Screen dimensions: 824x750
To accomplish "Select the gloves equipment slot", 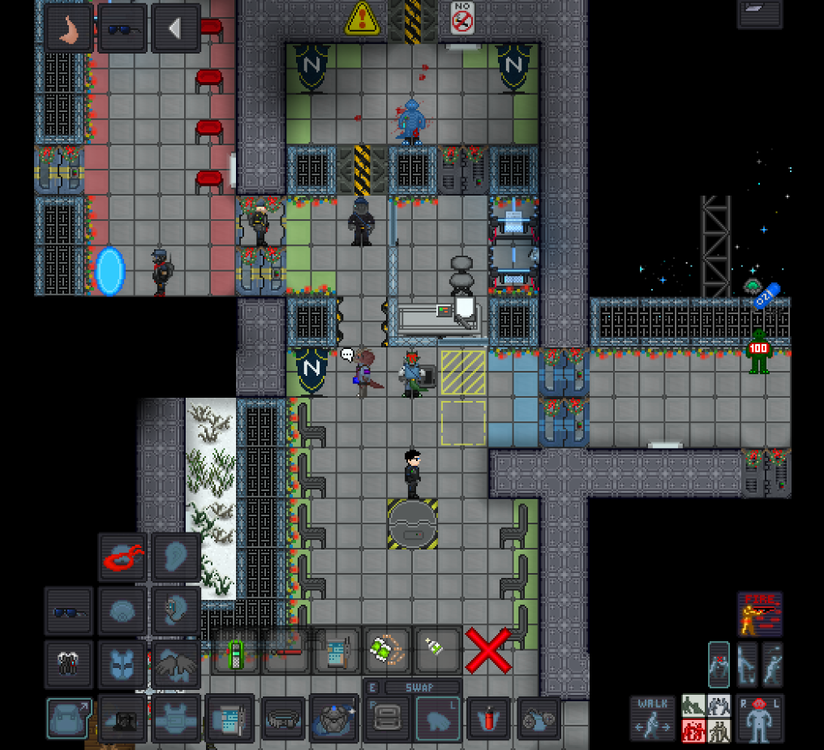I will coord(68,663).
